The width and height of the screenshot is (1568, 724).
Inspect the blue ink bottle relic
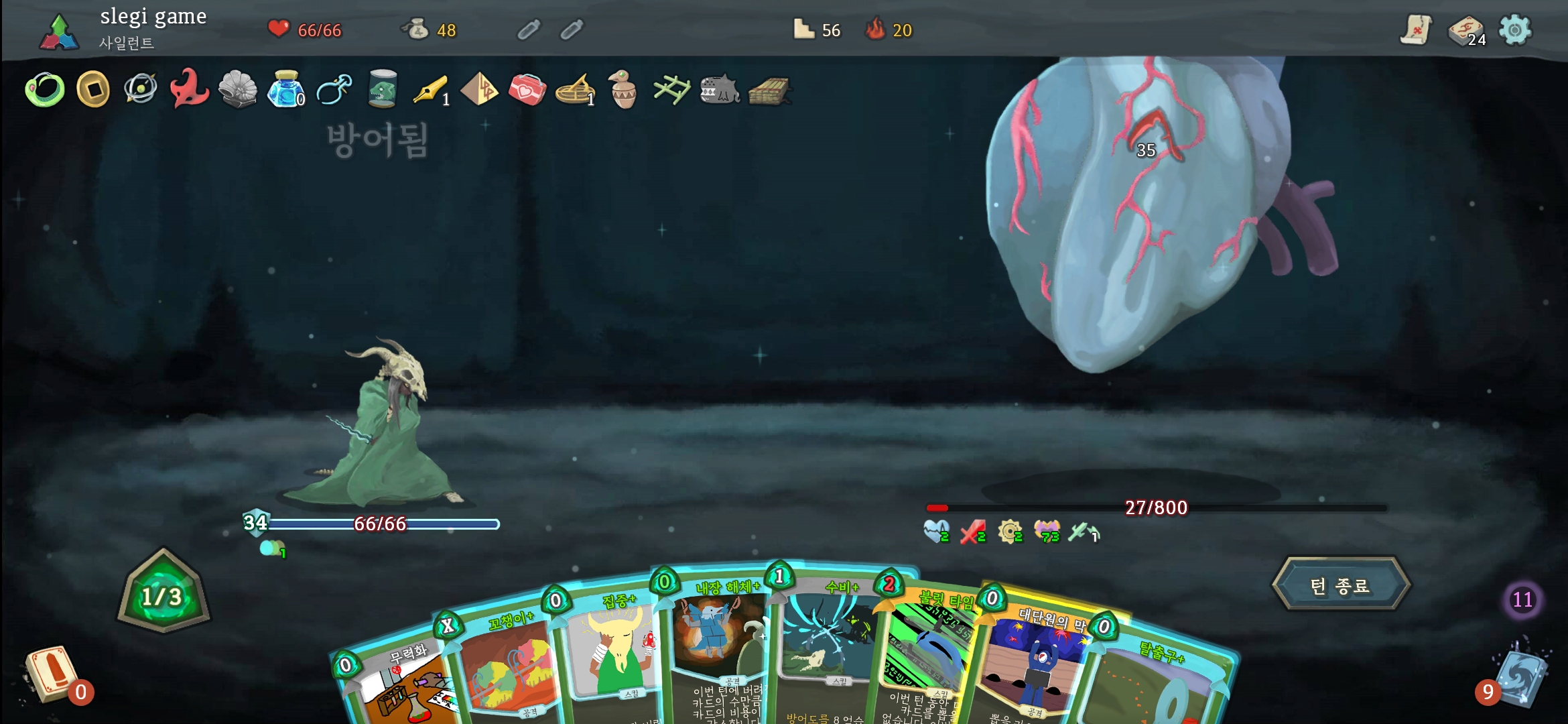[285, 90]
